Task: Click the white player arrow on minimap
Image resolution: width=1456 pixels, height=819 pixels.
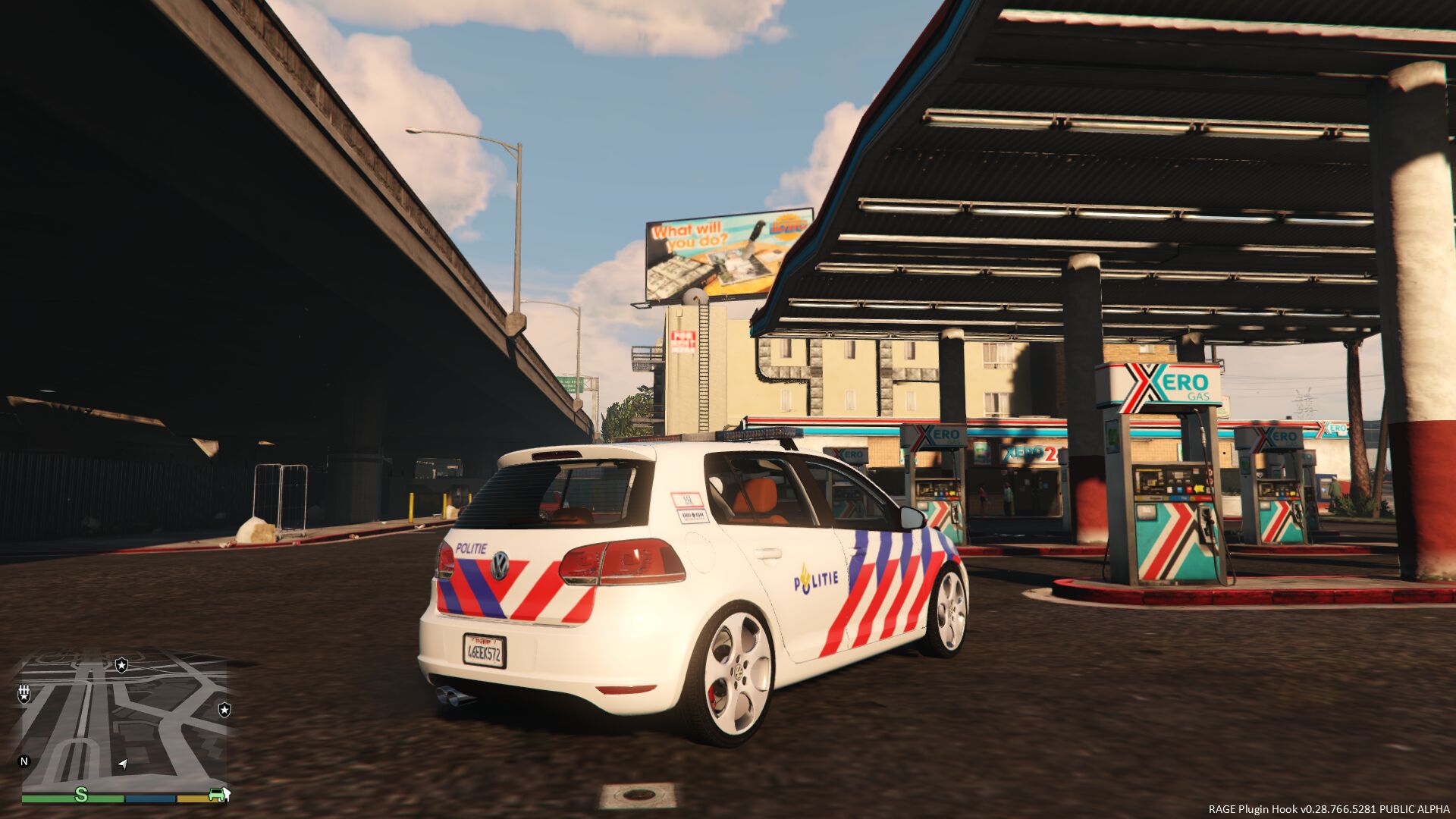Action: click(123, 763)
